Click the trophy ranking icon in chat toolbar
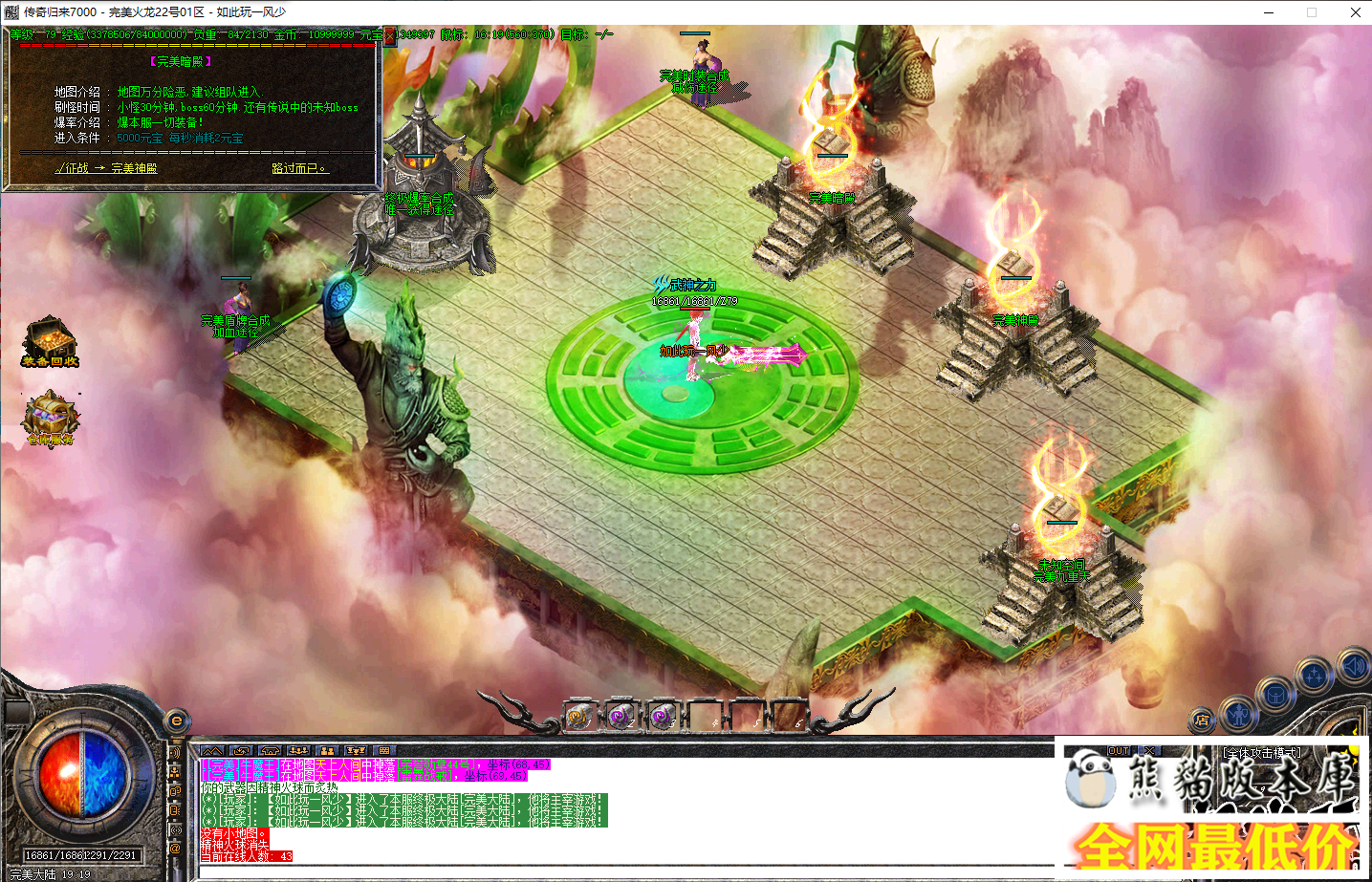1372x882 pixels. (356, 751)
